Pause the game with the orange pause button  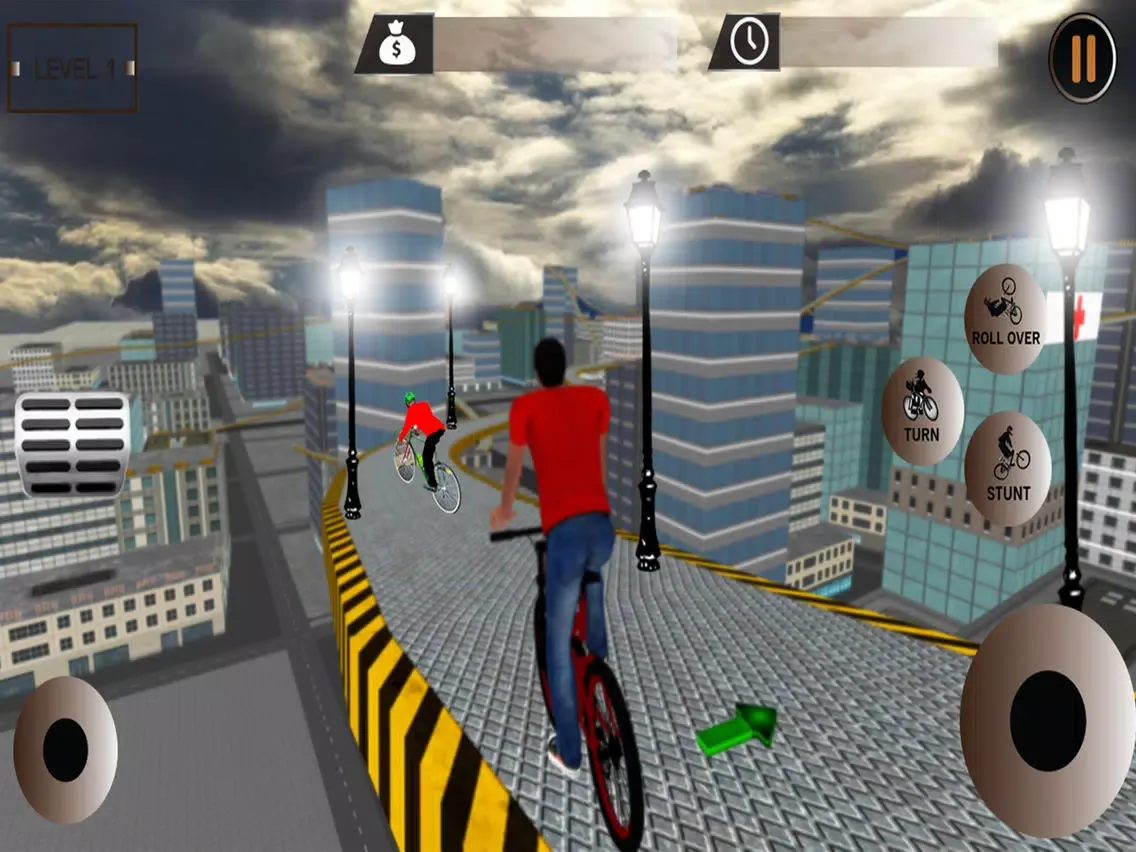[x=1083, y=57]
